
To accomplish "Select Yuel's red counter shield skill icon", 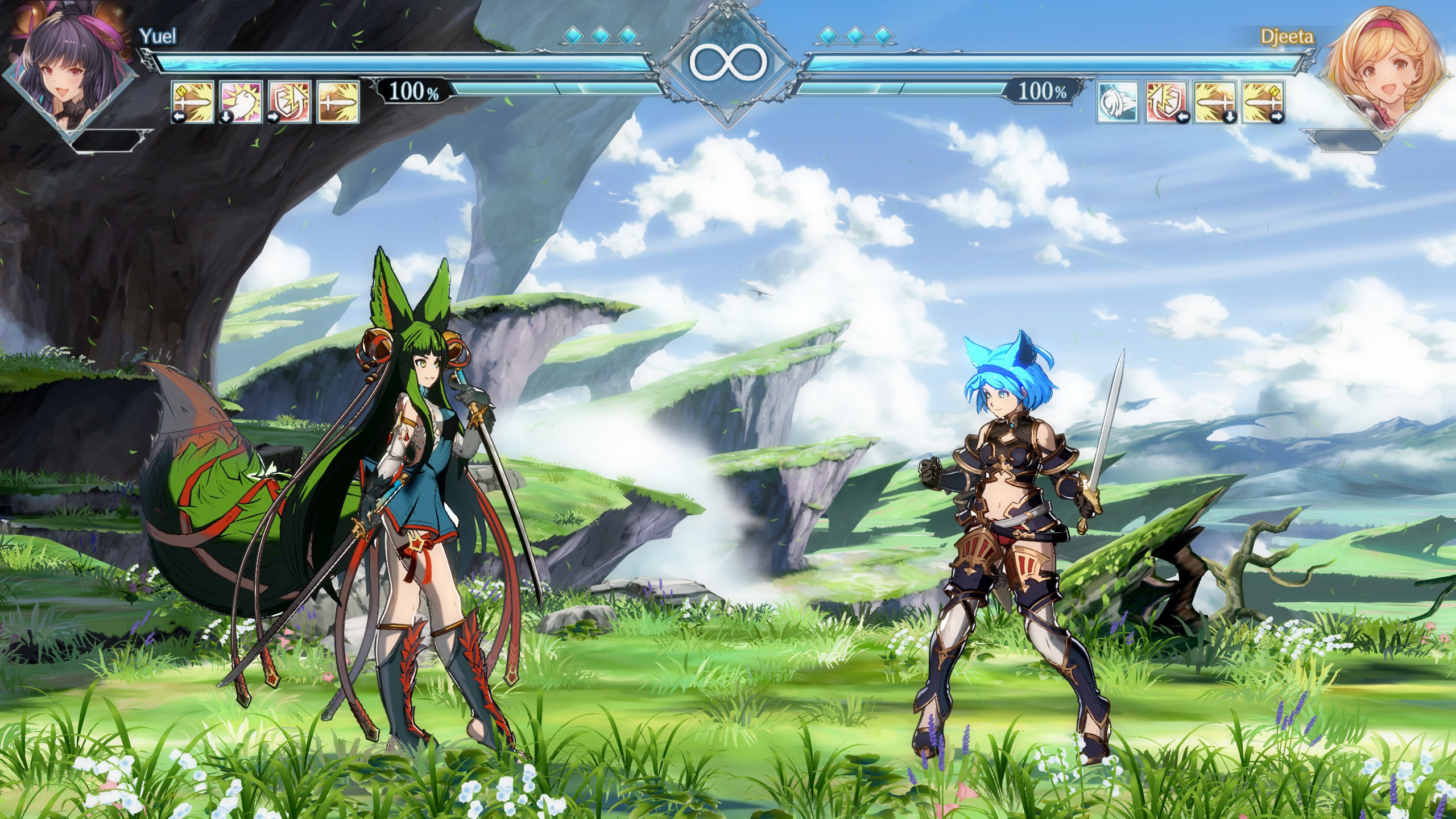I will coord(288,102).
